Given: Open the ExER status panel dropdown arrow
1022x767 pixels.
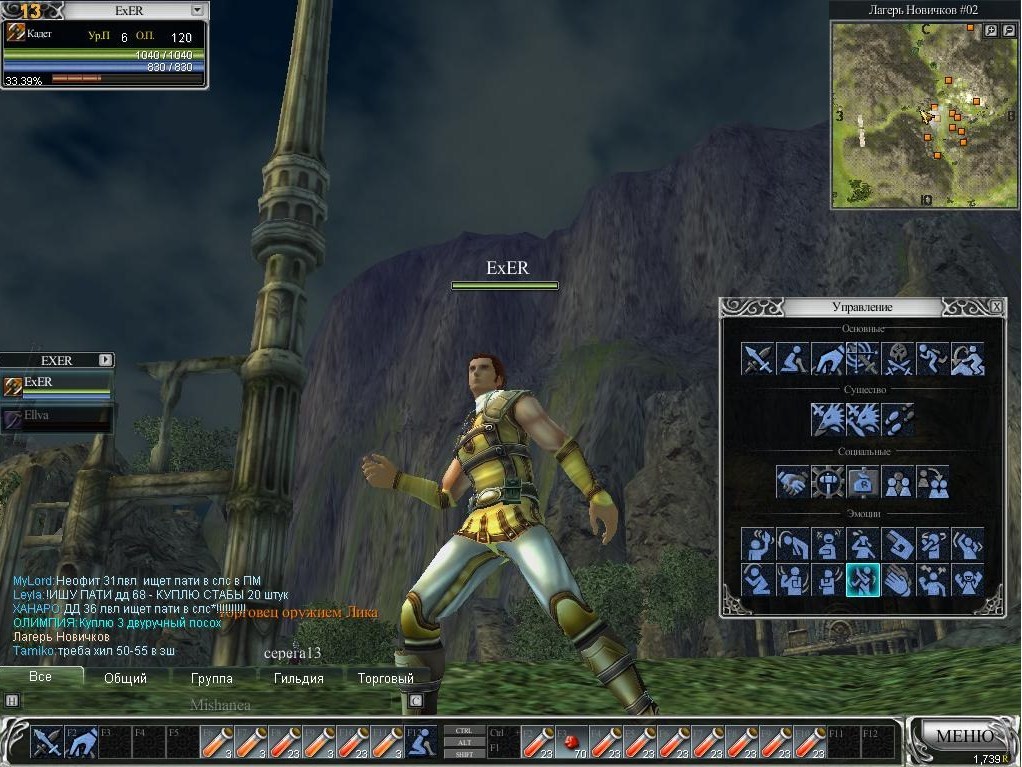Looking at the screenshot, I should click(x=196, y=10).
